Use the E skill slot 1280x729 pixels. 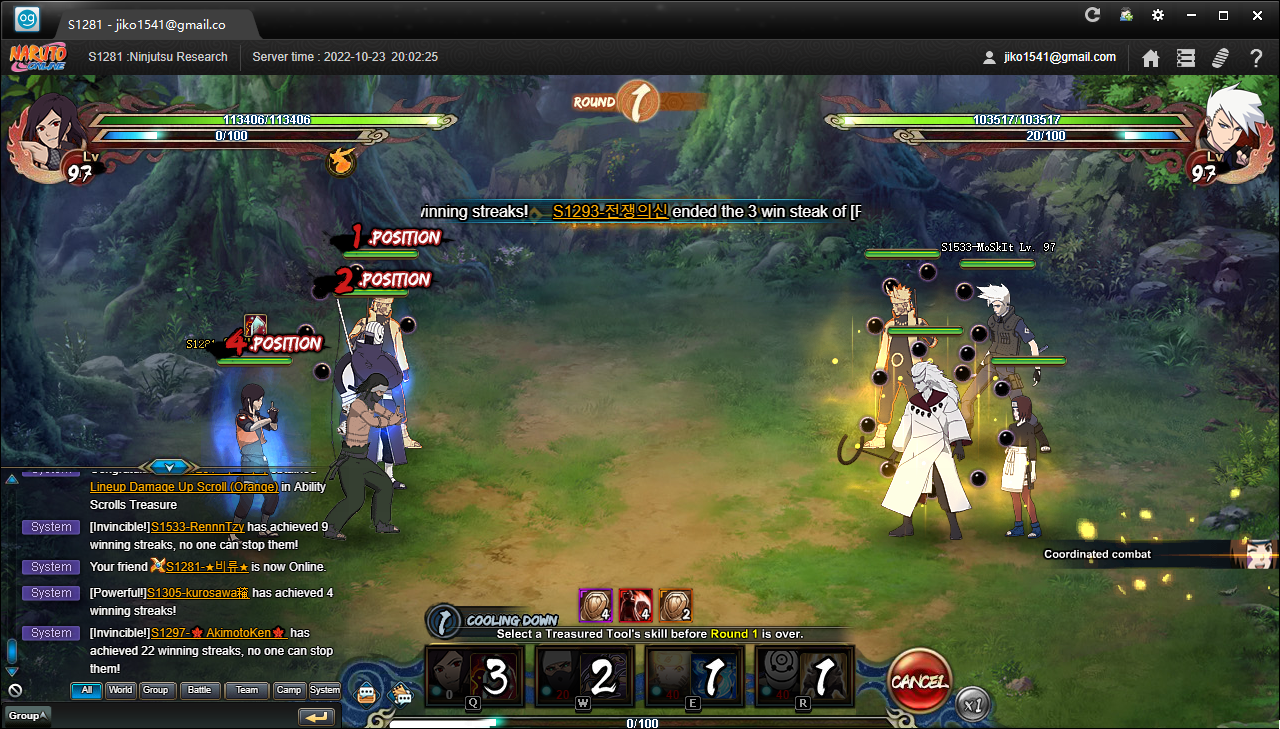tap(694, 677)
